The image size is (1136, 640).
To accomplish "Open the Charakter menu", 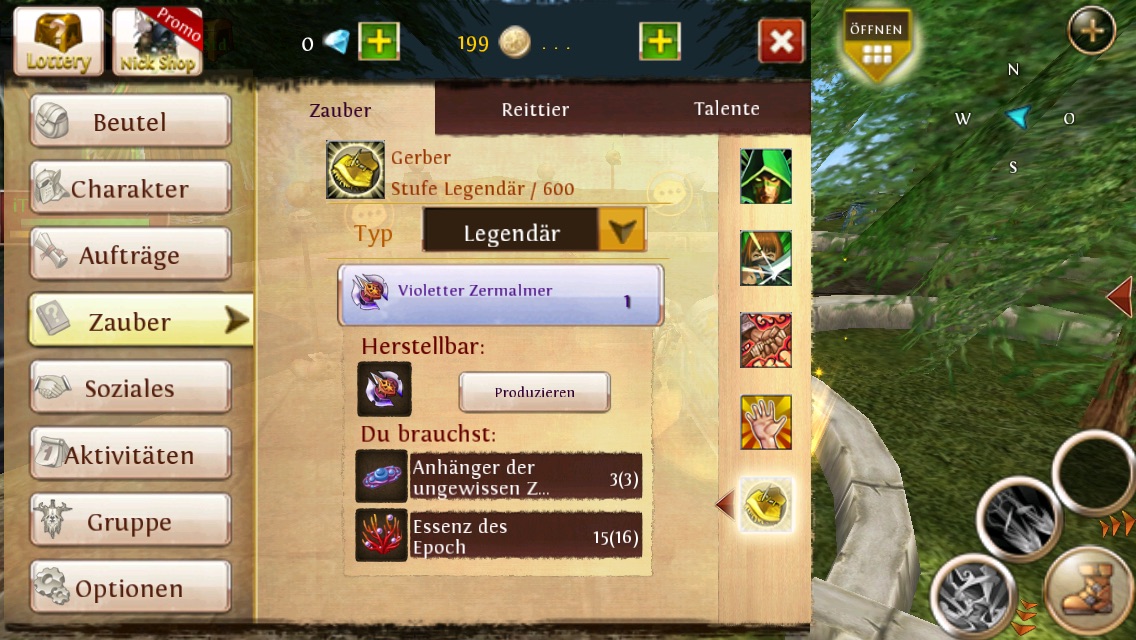I will (130, 189).
